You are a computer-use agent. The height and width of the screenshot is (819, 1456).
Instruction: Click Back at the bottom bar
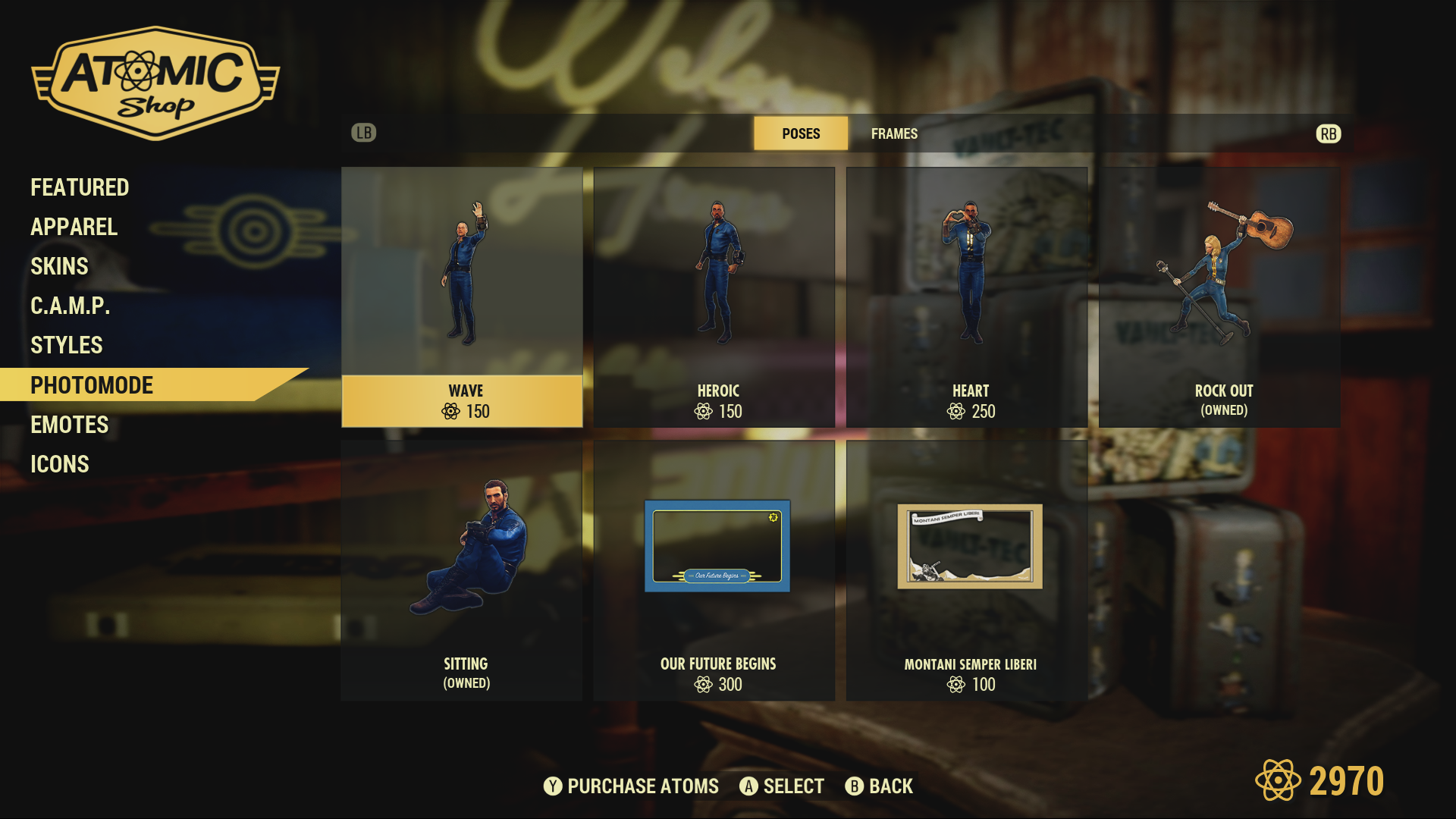tap(892, 786)
